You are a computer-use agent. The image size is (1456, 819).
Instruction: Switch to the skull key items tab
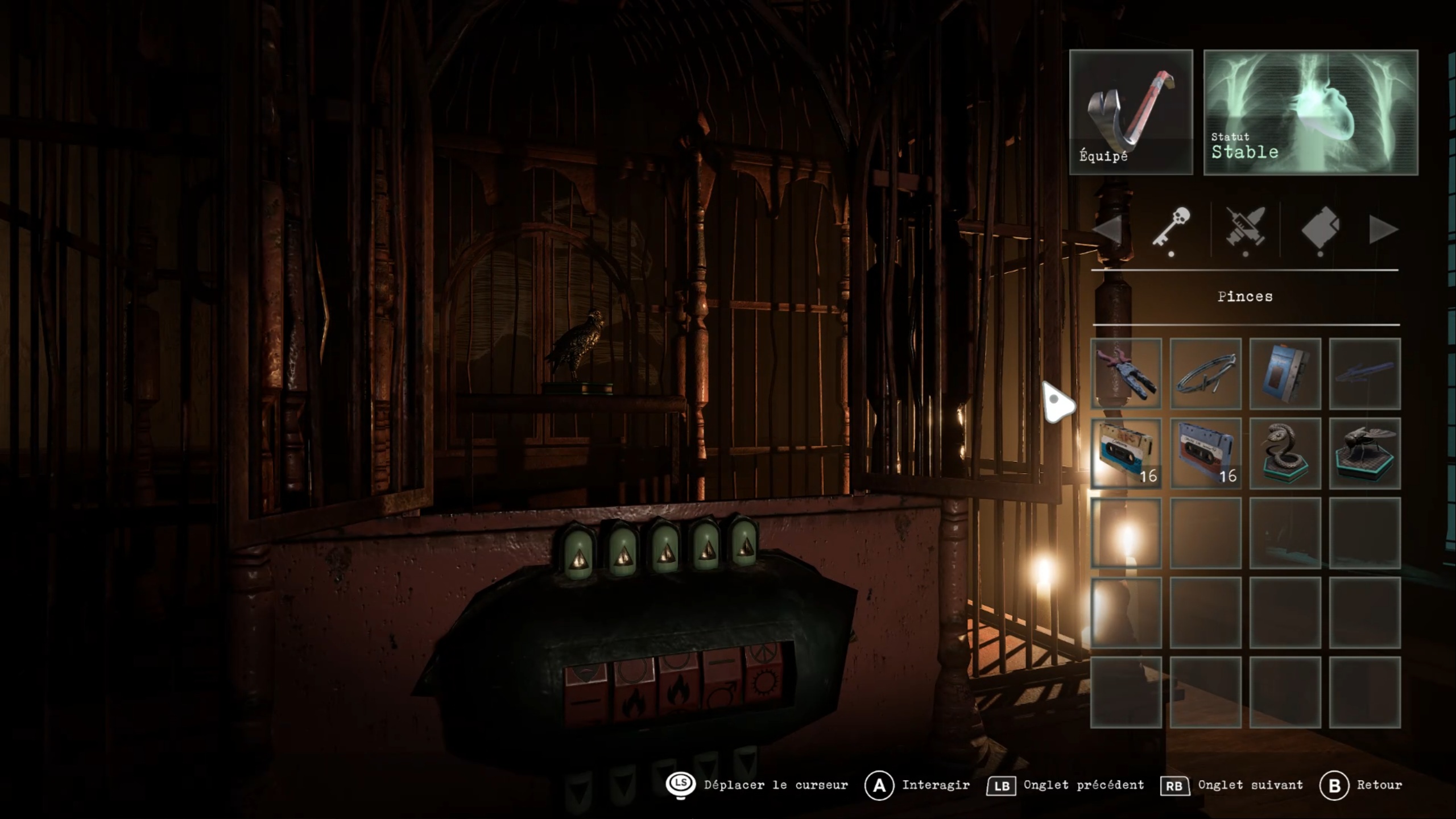pyautogui.click(x=1172, y=227)
